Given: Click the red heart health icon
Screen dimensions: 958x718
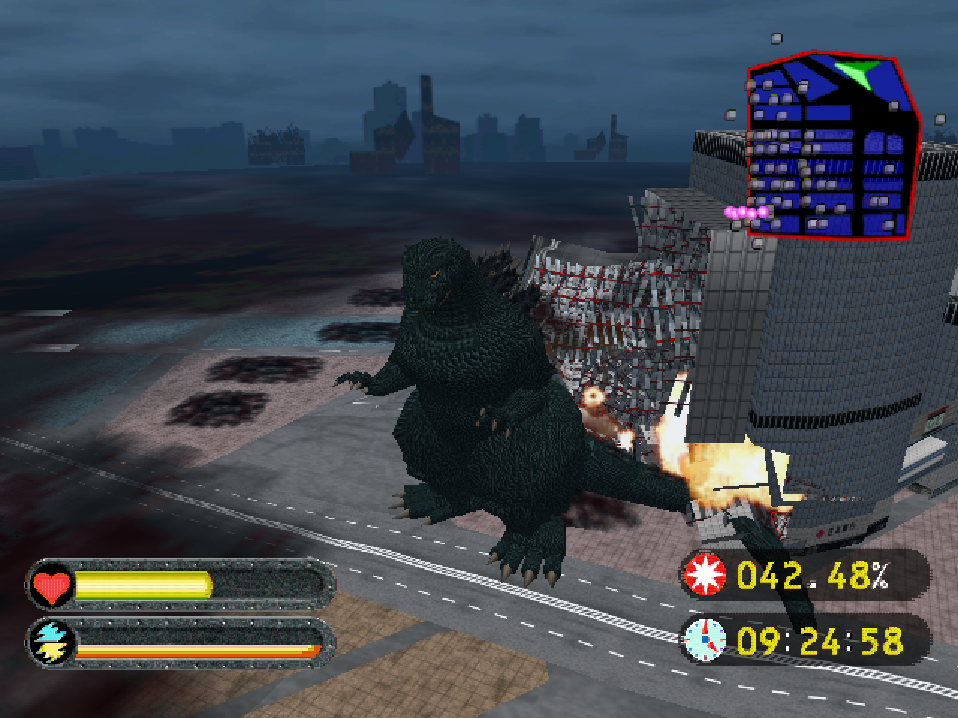Looking at the screenshot, I should pyautogui.click(x=50, y=585).
